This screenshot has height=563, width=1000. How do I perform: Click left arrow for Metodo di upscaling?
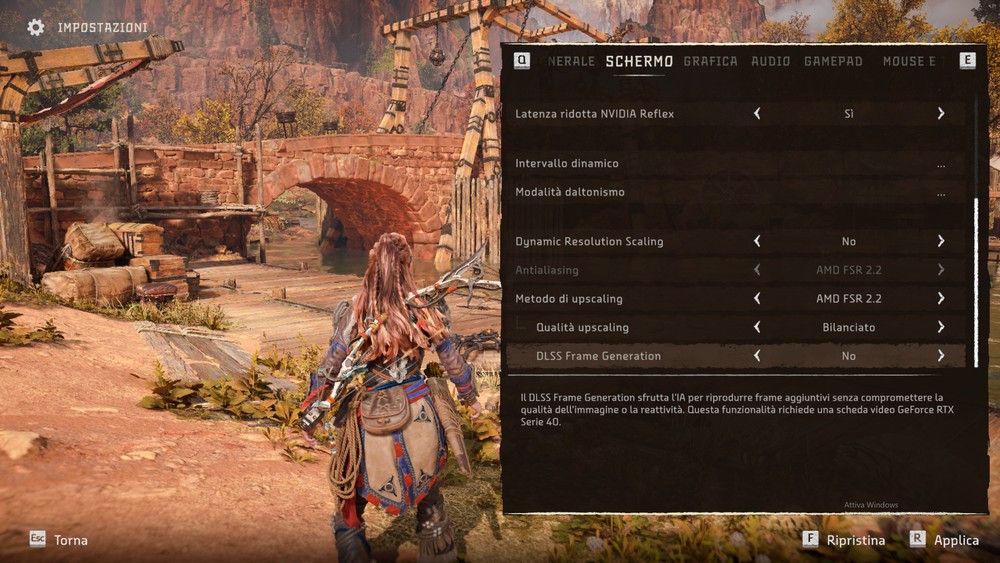point(757,298)
